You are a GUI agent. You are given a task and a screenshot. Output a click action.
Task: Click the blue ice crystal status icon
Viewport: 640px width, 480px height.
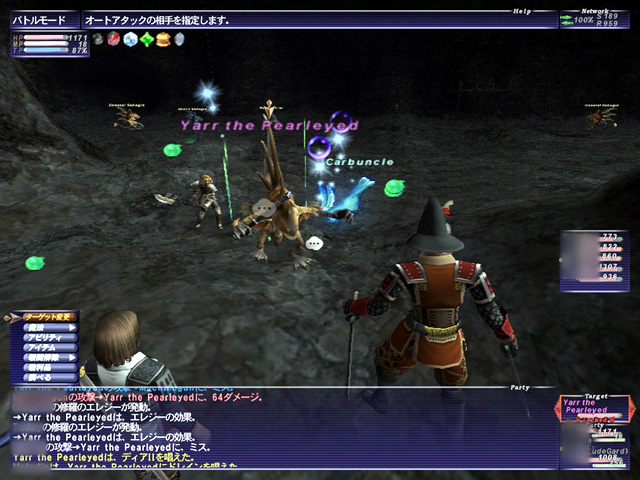[x=131, y=40]
